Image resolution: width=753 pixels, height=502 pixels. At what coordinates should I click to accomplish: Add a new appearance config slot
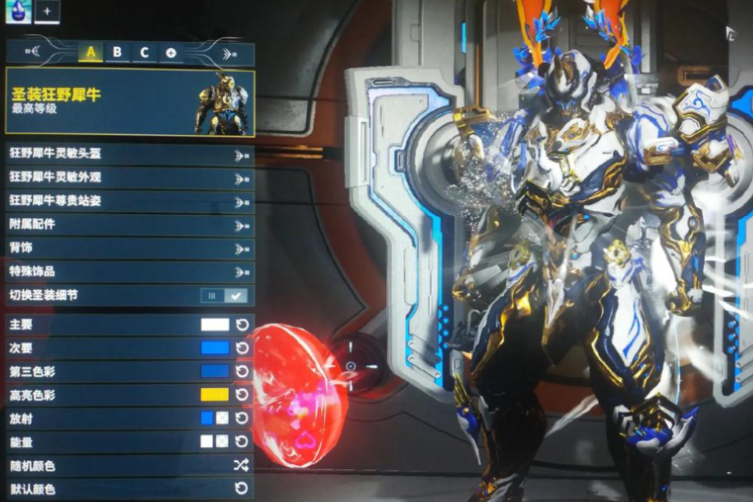coord(170,52)
